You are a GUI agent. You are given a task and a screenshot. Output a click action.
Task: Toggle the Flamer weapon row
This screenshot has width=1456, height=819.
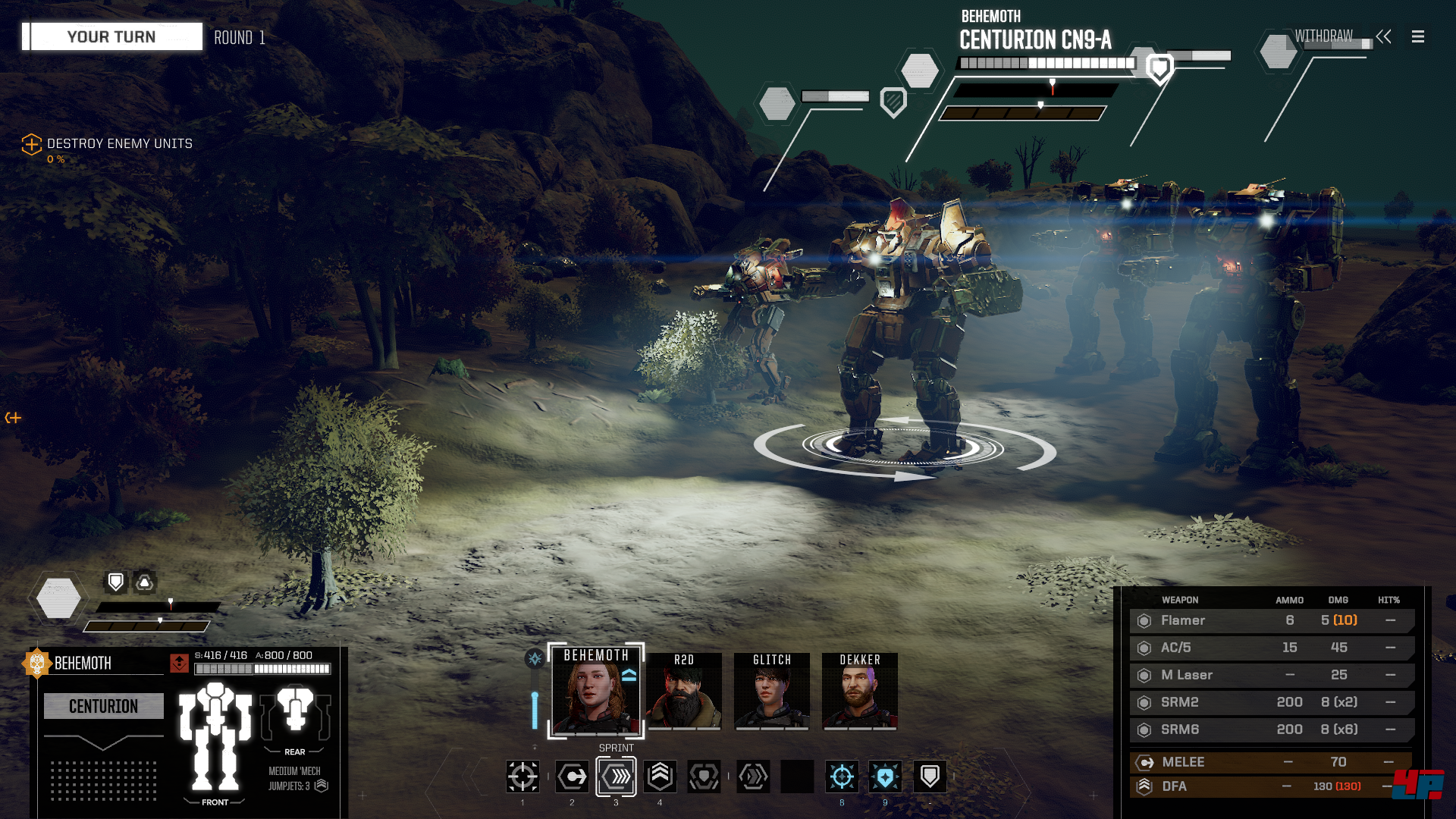click(x=1271, y=620)
